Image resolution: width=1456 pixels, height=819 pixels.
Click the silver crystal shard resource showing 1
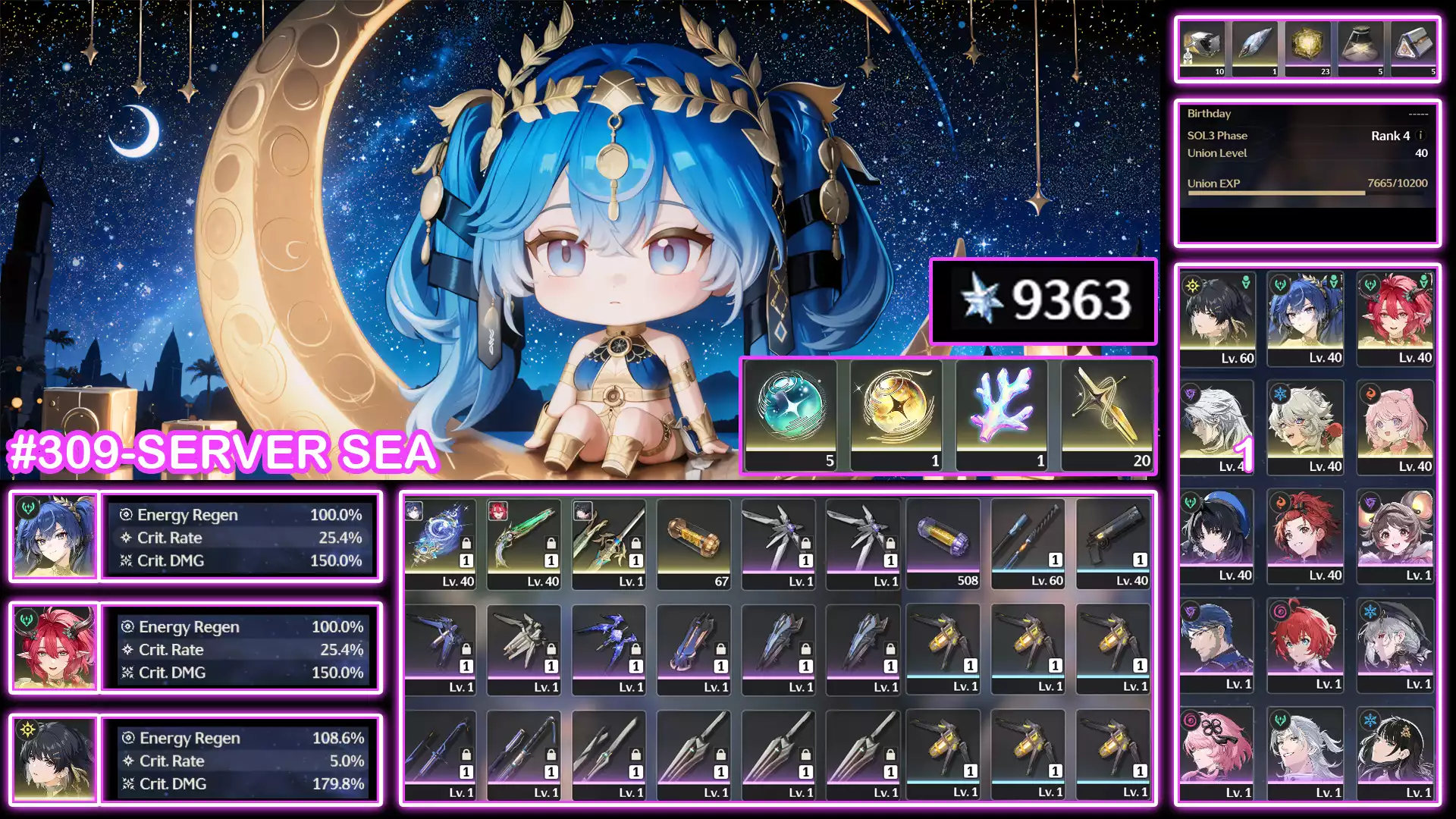(x=1253, y=45)
